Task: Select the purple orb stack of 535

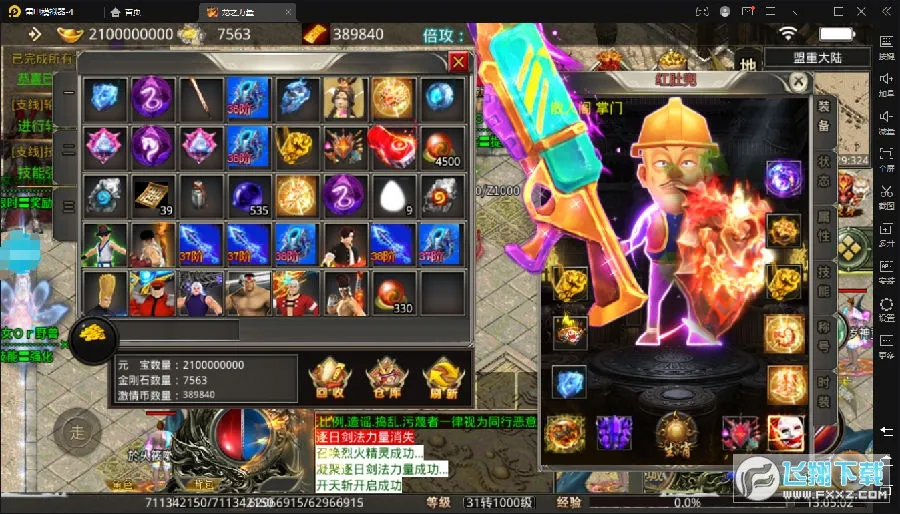Action: coord(249,194)
